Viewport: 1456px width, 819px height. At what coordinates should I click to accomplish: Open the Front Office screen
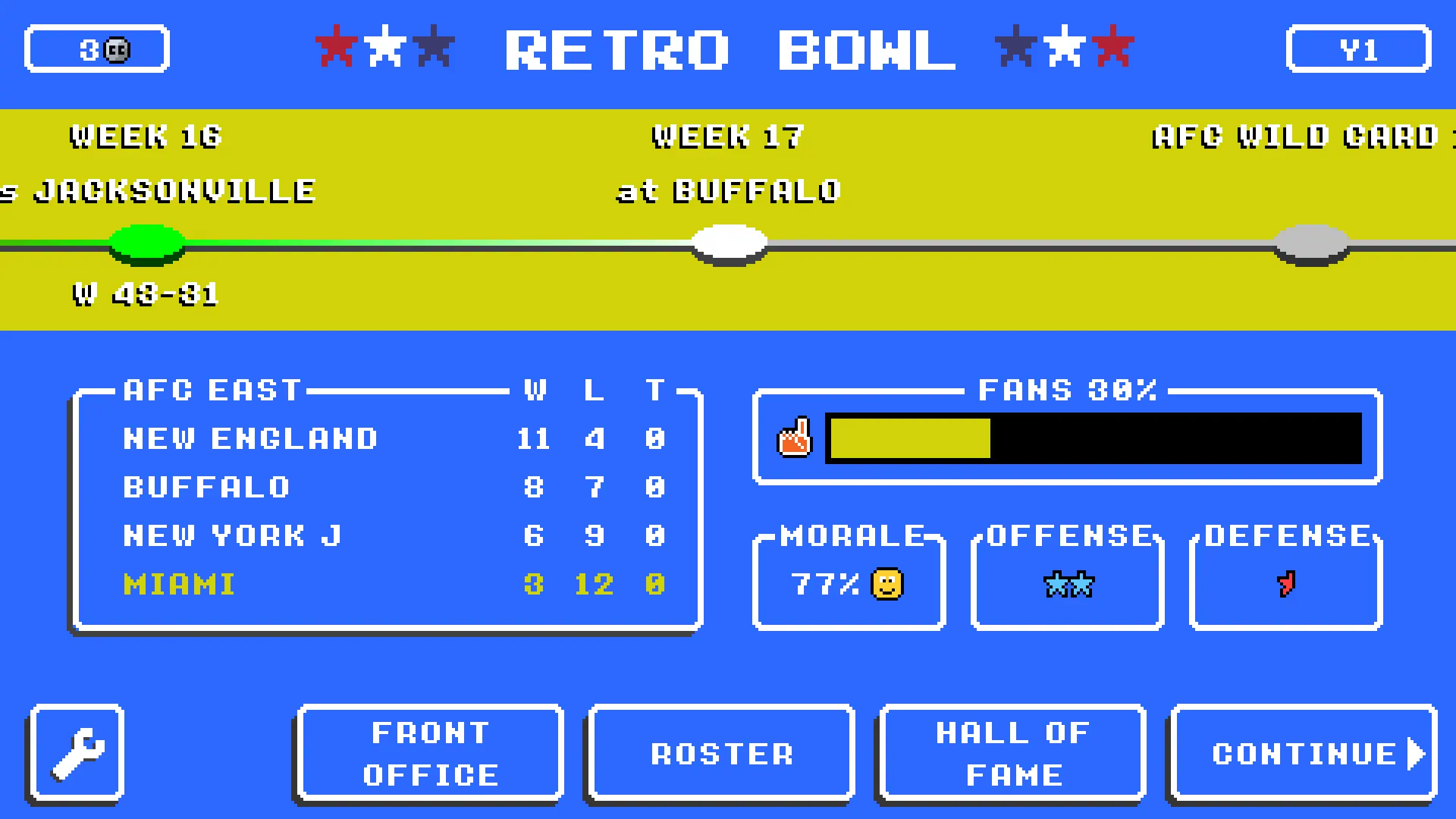(428, 753)
